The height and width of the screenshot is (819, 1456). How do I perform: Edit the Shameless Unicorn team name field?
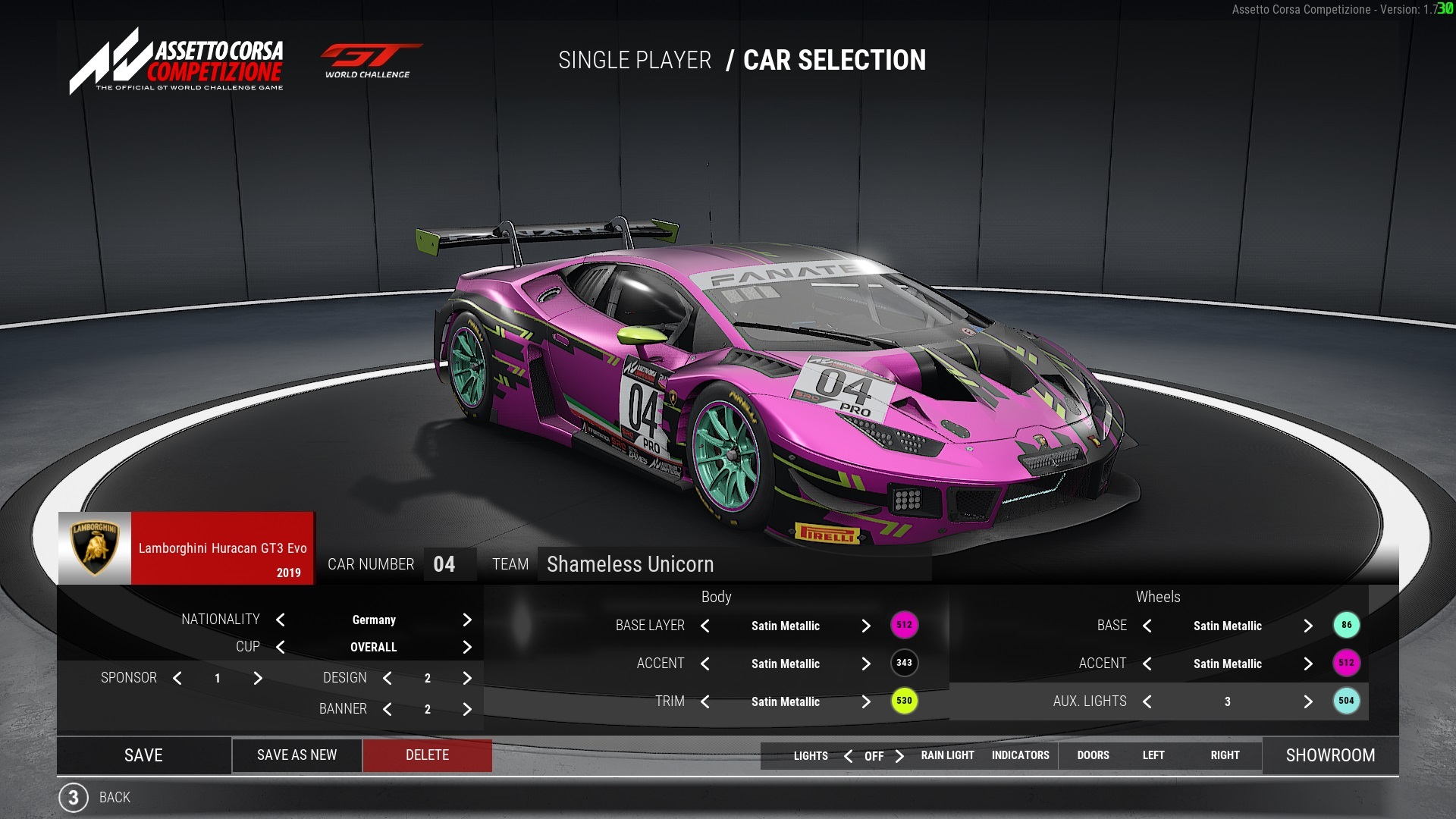pos(733,565)
